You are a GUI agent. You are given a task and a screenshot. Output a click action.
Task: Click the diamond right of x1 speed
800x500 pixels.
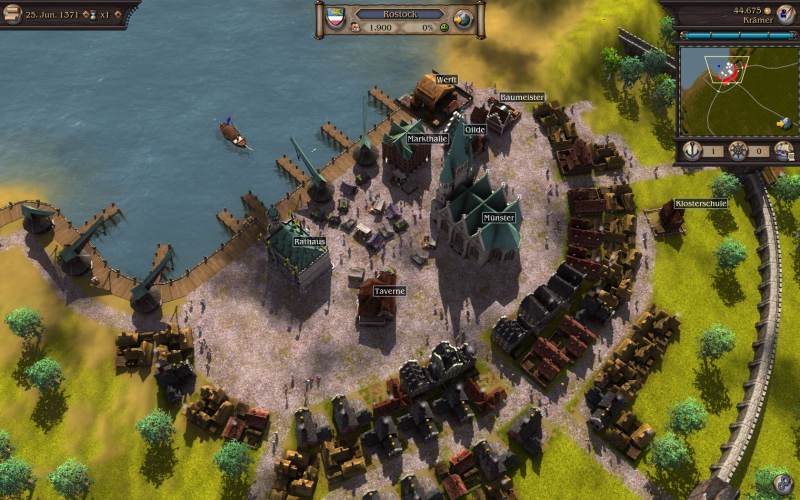pos(119,15)
